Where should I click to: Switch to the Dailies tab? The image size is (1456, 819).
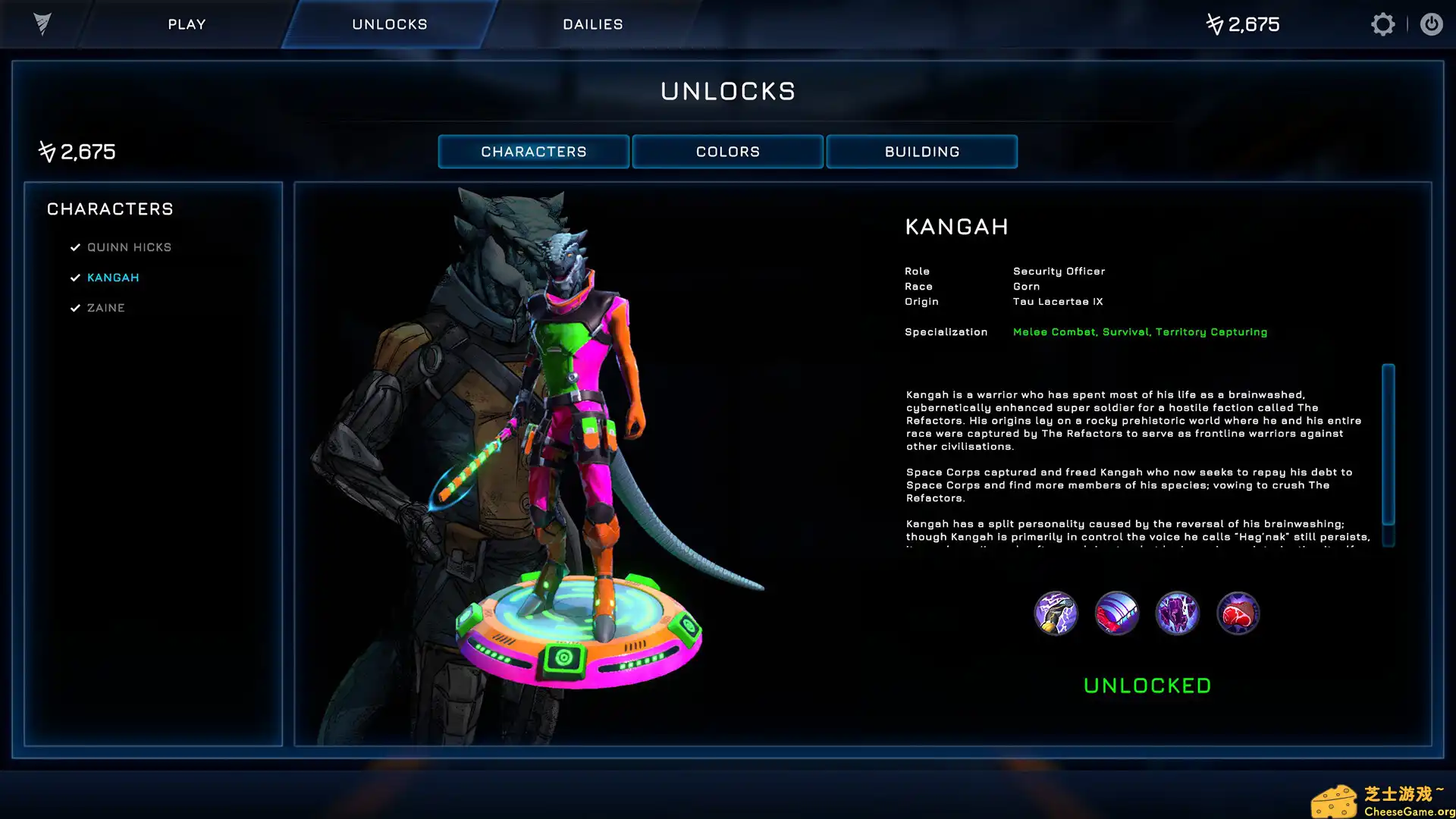pyautogui.click(x=592, y=24)
